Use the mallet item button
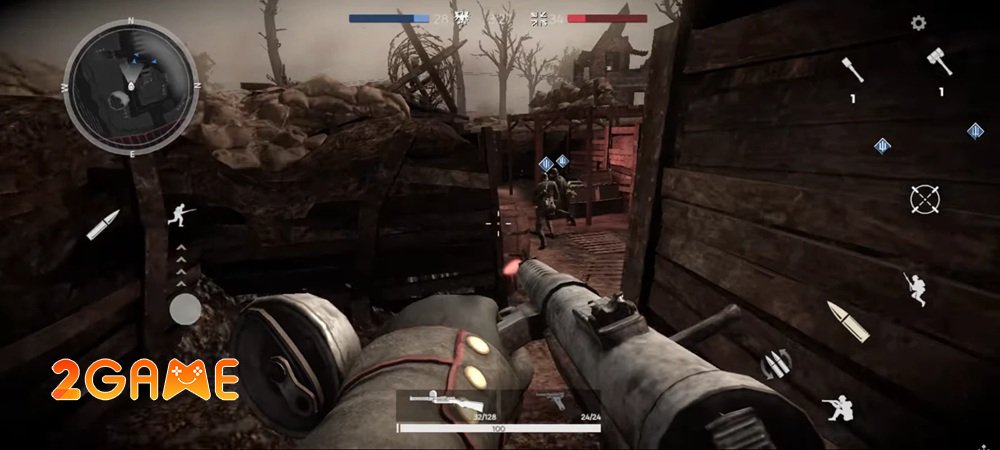Image resolution: width=1000 pixels, height=450 pixels. click(940, 61)
